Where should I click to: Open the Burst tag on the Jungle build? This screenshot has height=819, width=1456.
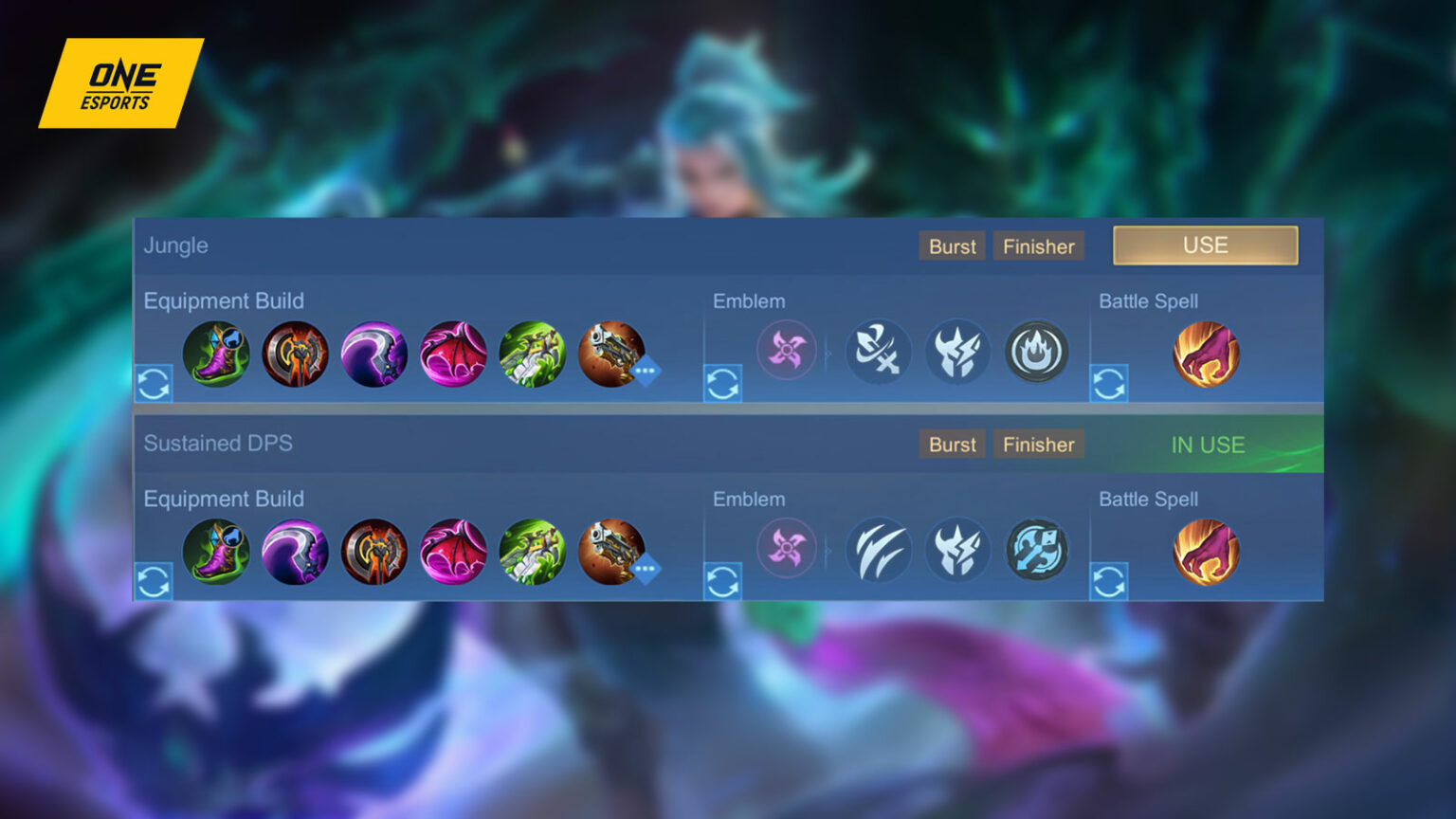click(952, 246)
